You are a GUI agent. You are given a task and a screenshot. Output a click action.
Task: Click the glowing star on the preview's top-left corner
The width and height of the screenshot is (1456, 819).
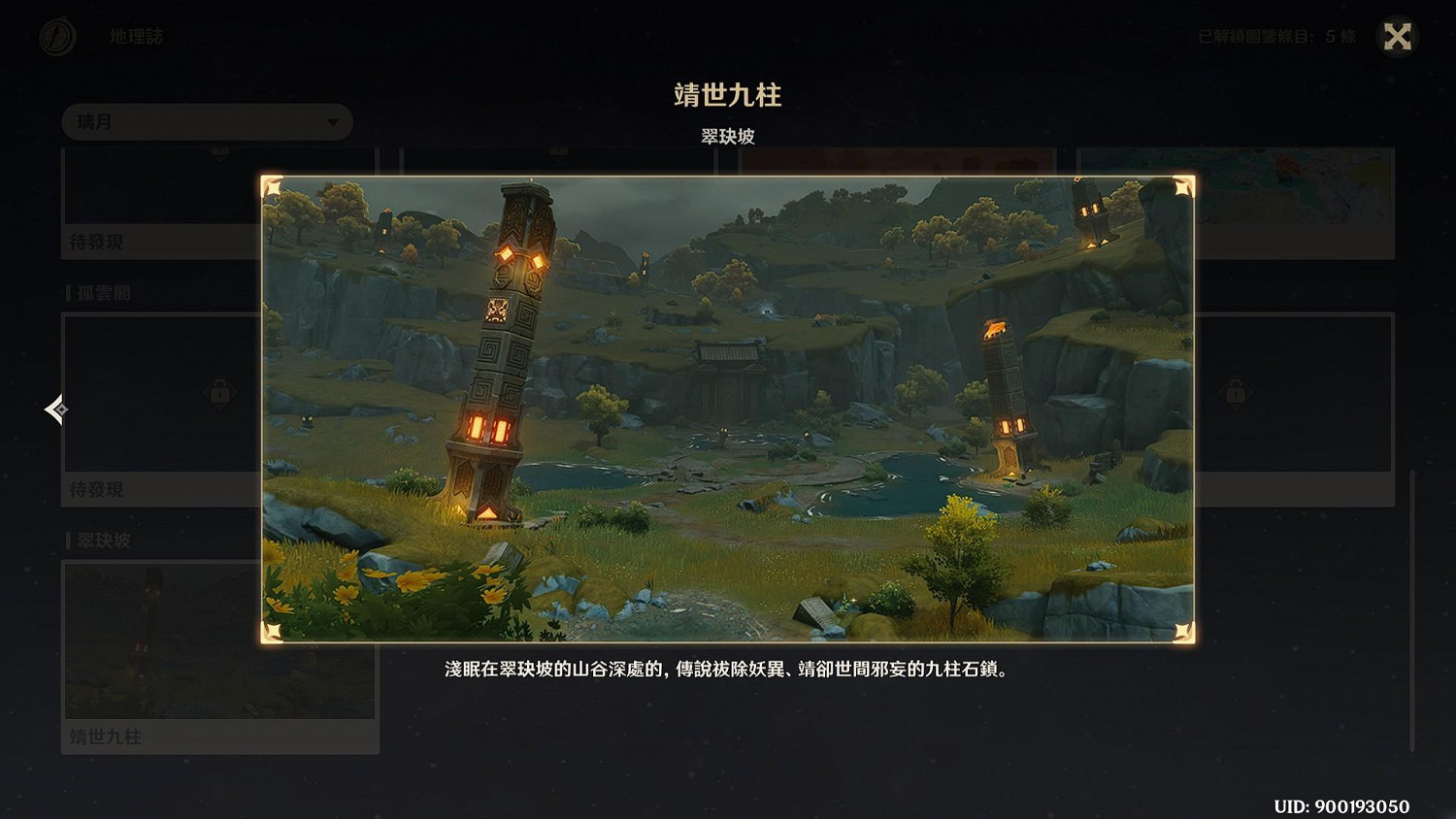tap(275, 187)
